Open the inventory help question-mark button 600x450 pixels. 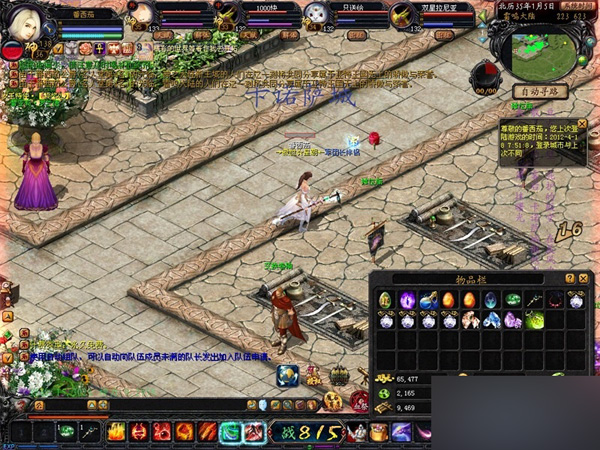pyautogui.click(x=570, y=278)
